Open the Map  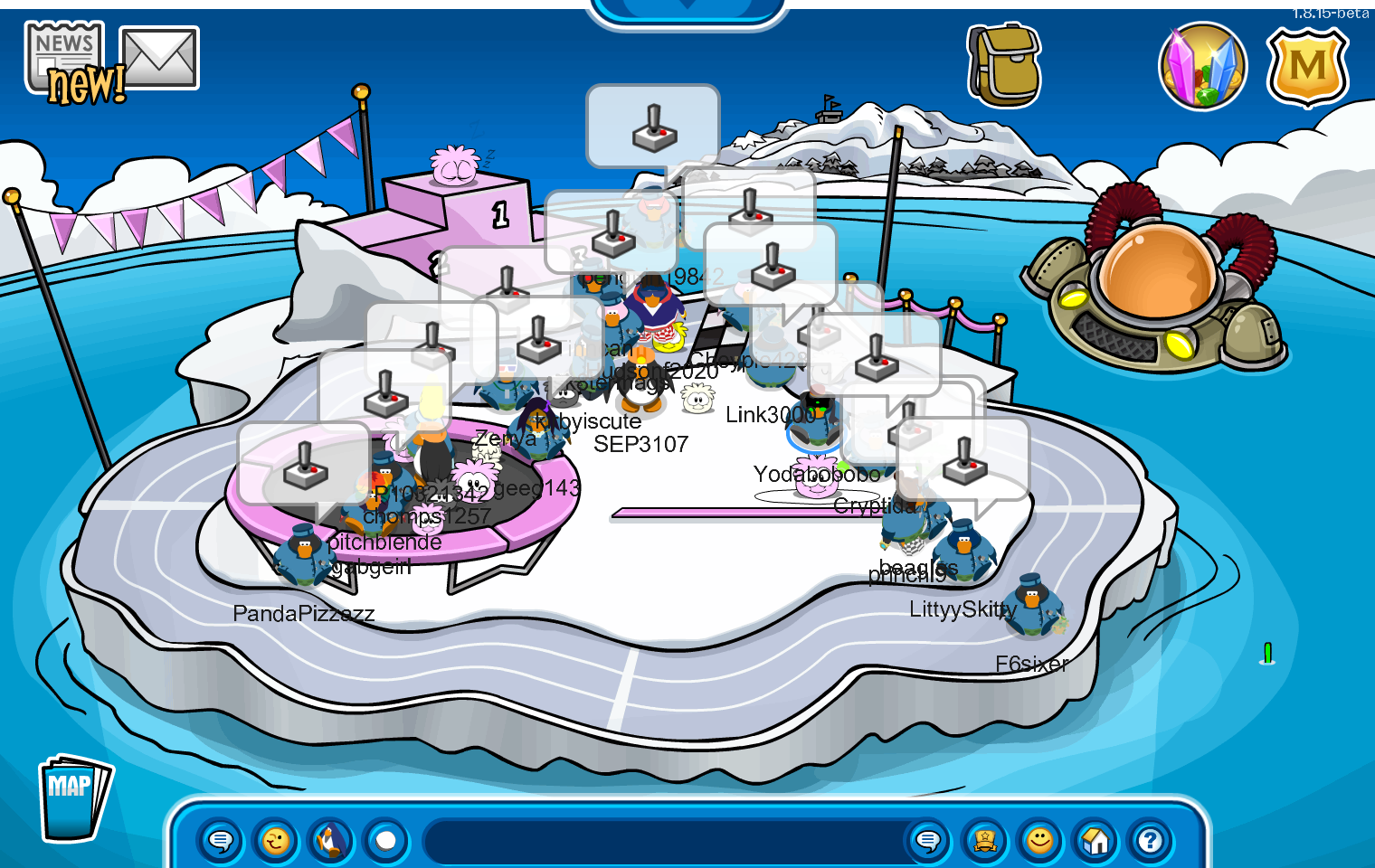pos(74,797)
